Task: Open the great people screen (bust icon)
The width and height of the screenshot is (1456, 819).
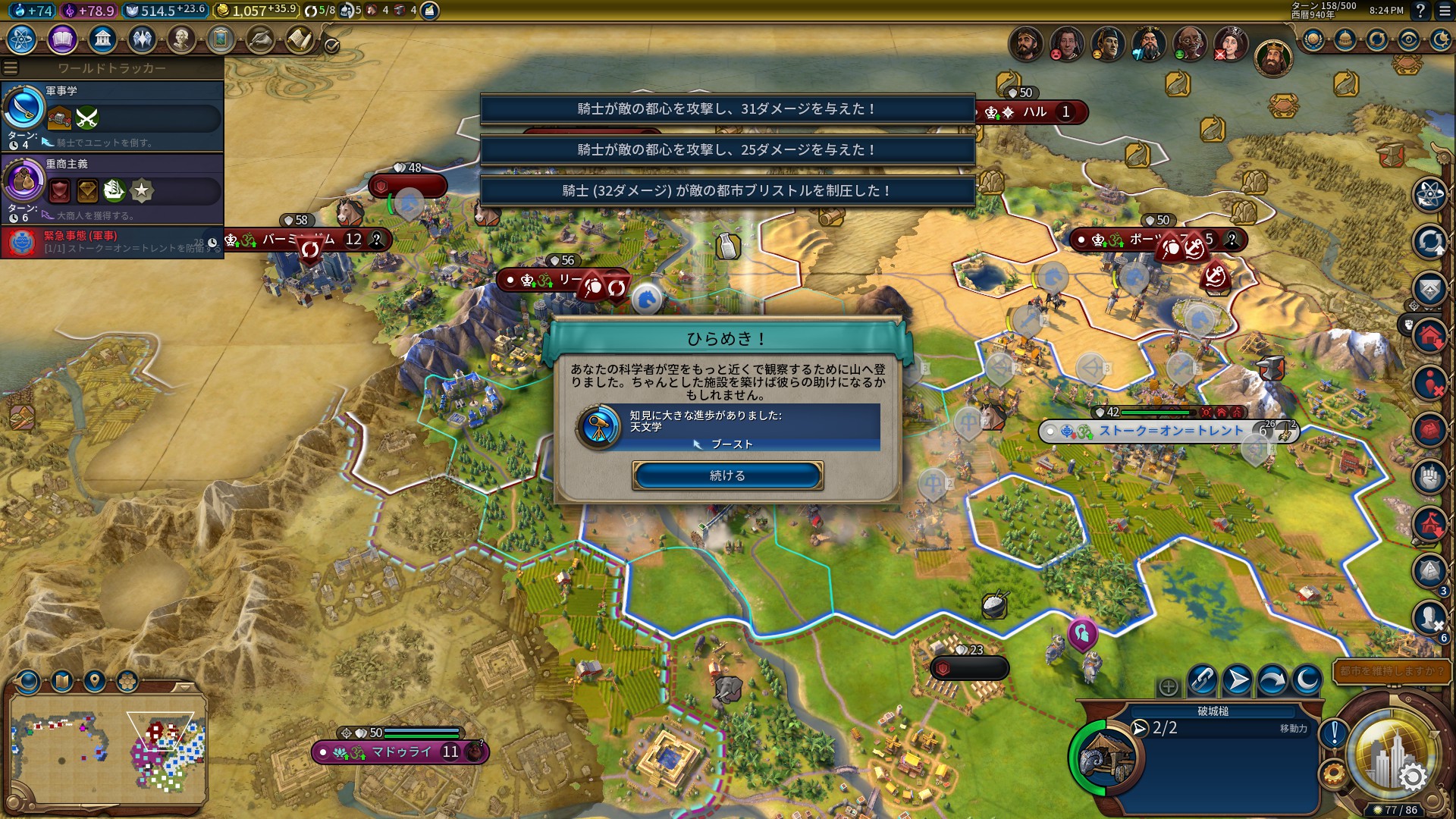Action: coord(180,39)
